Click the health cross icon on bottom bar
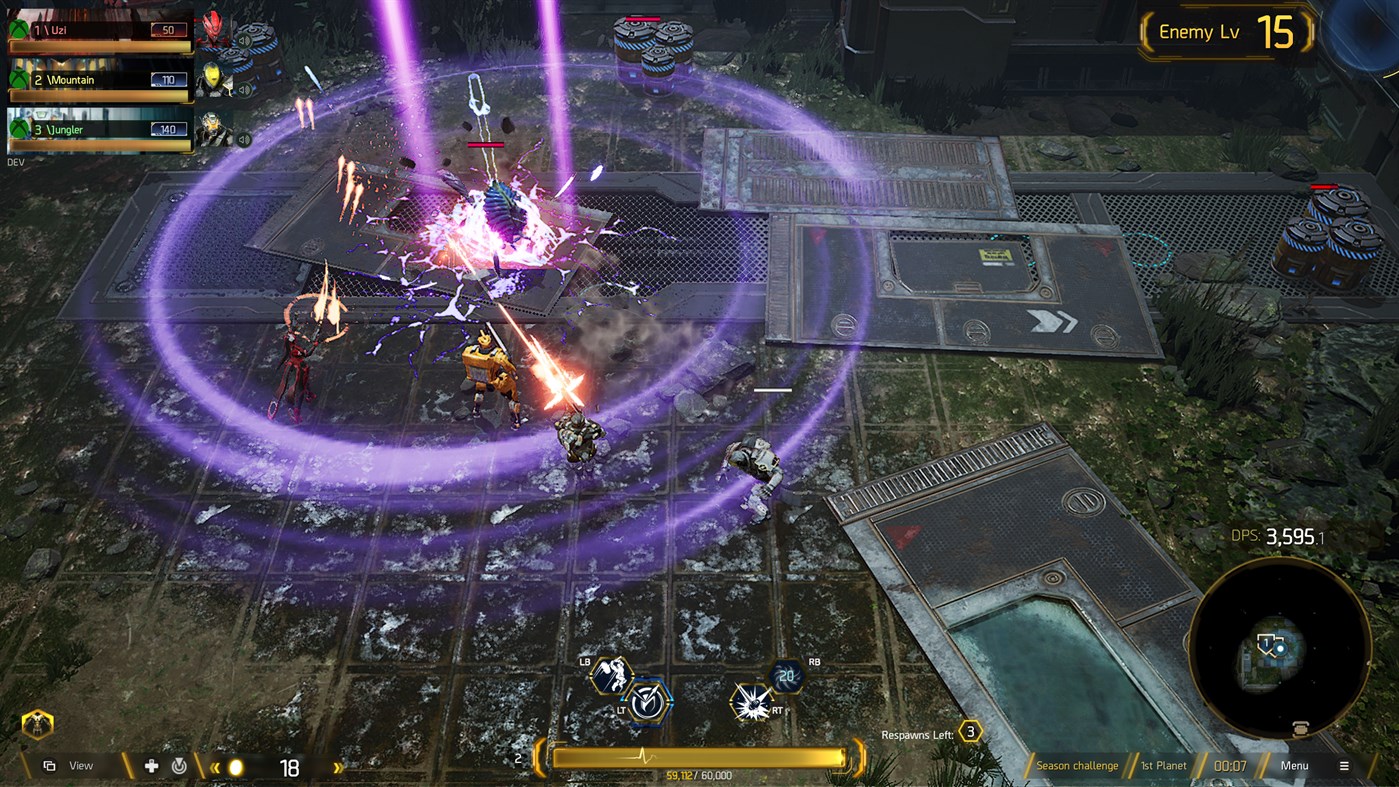Viewport: 1399px width, 787px height. pyautogui.click(x=152, y=766)
